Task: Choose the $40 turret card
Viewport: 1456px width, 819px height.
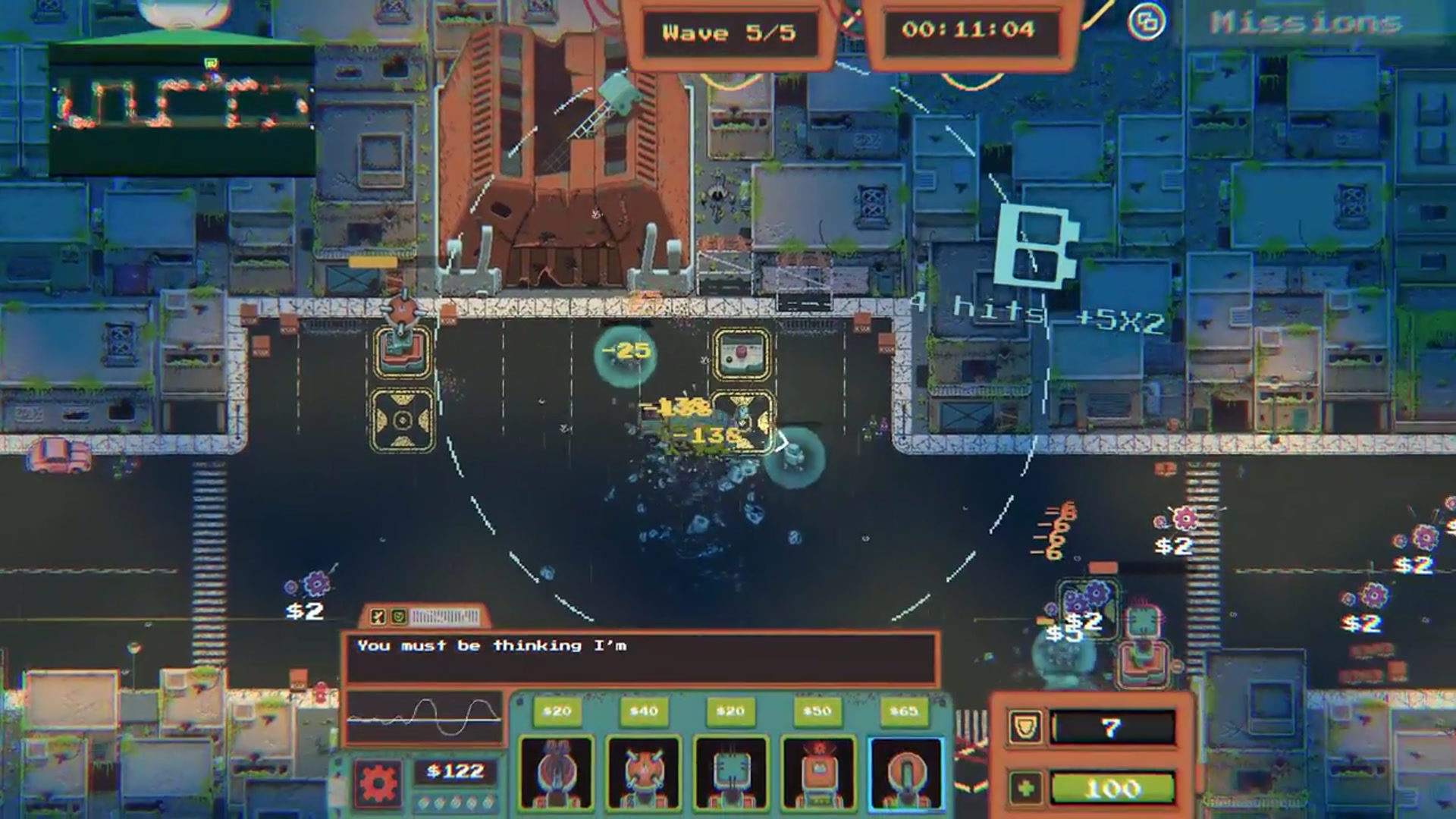Action: pos(643,772)
